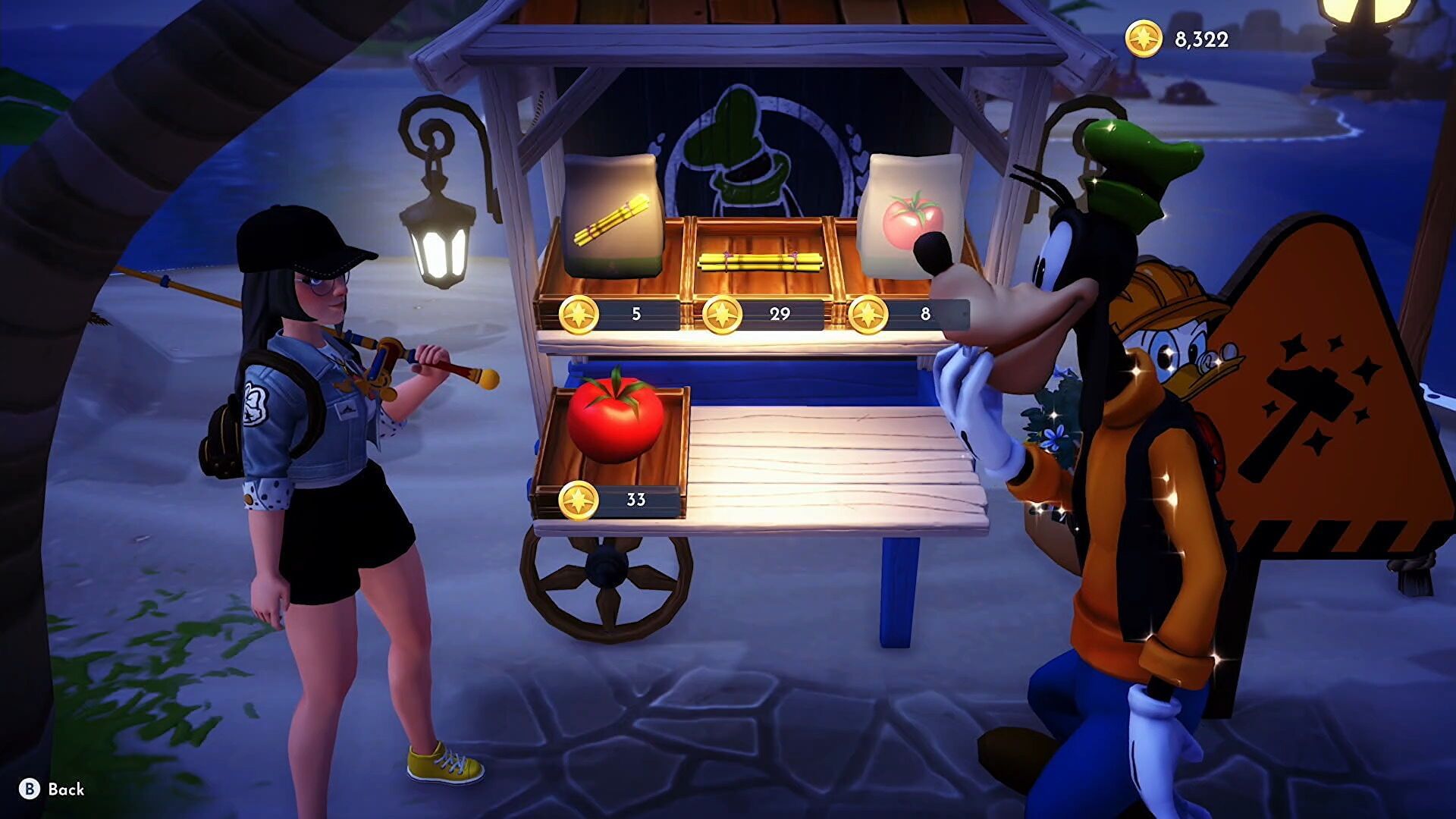Click the Back label in the bottom-left corner
The height and width of the screenshot is (819, 1456).
coord(64,789)
